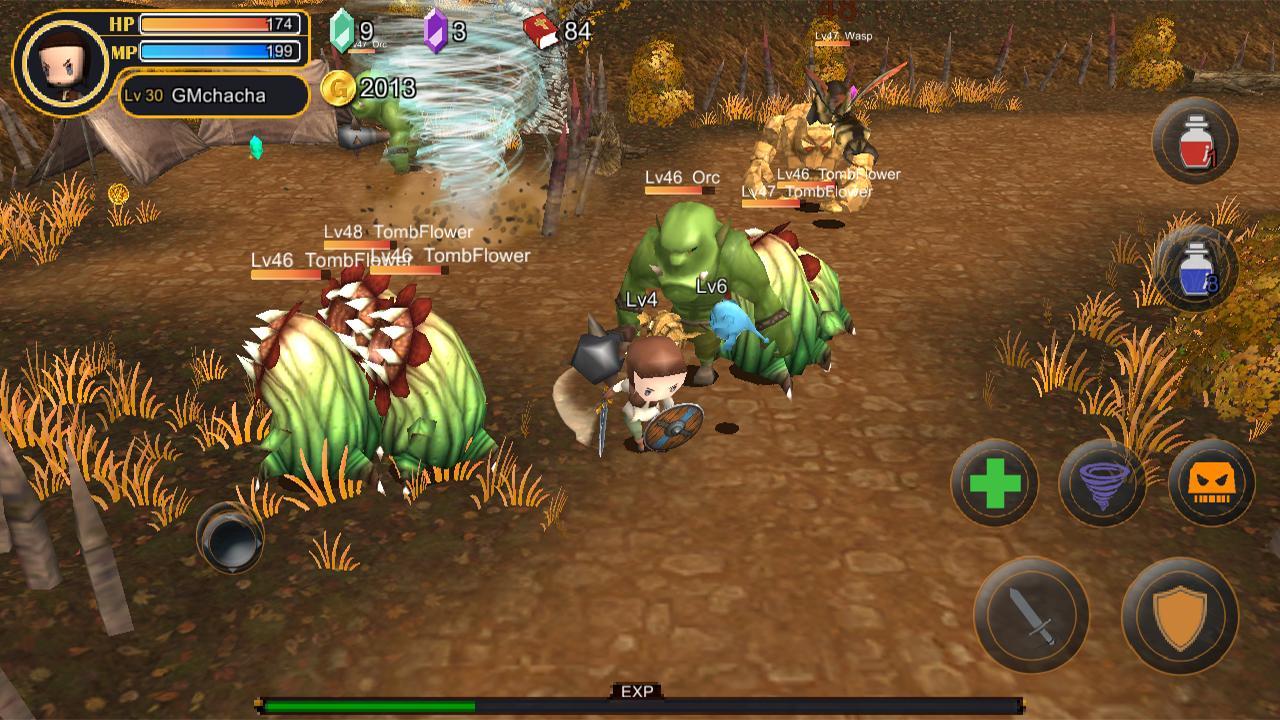
Task: Use the red health potion
Action: pos(1195,141)
